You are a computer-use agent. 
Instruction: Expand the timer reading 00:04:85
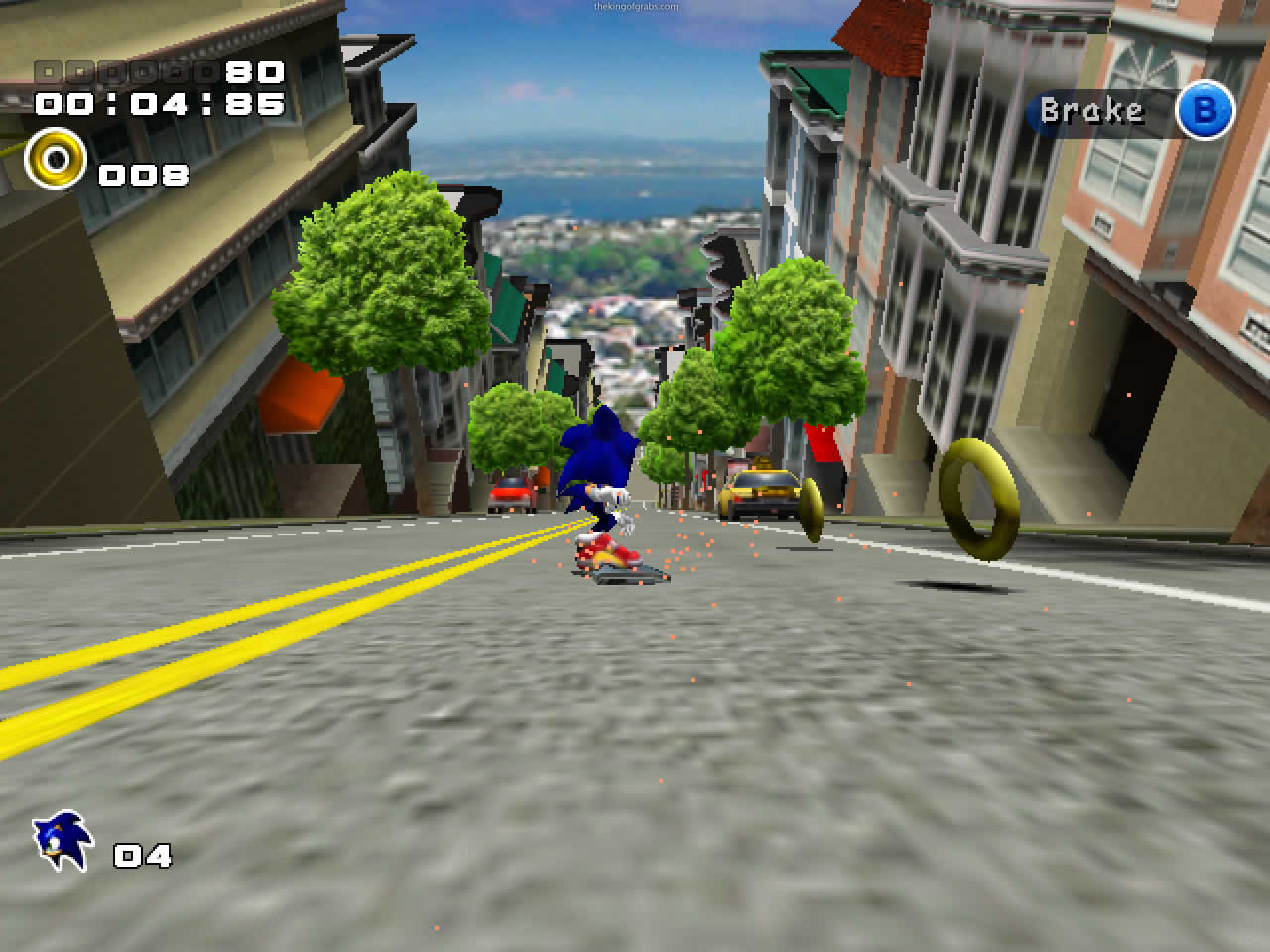[159, 104]
